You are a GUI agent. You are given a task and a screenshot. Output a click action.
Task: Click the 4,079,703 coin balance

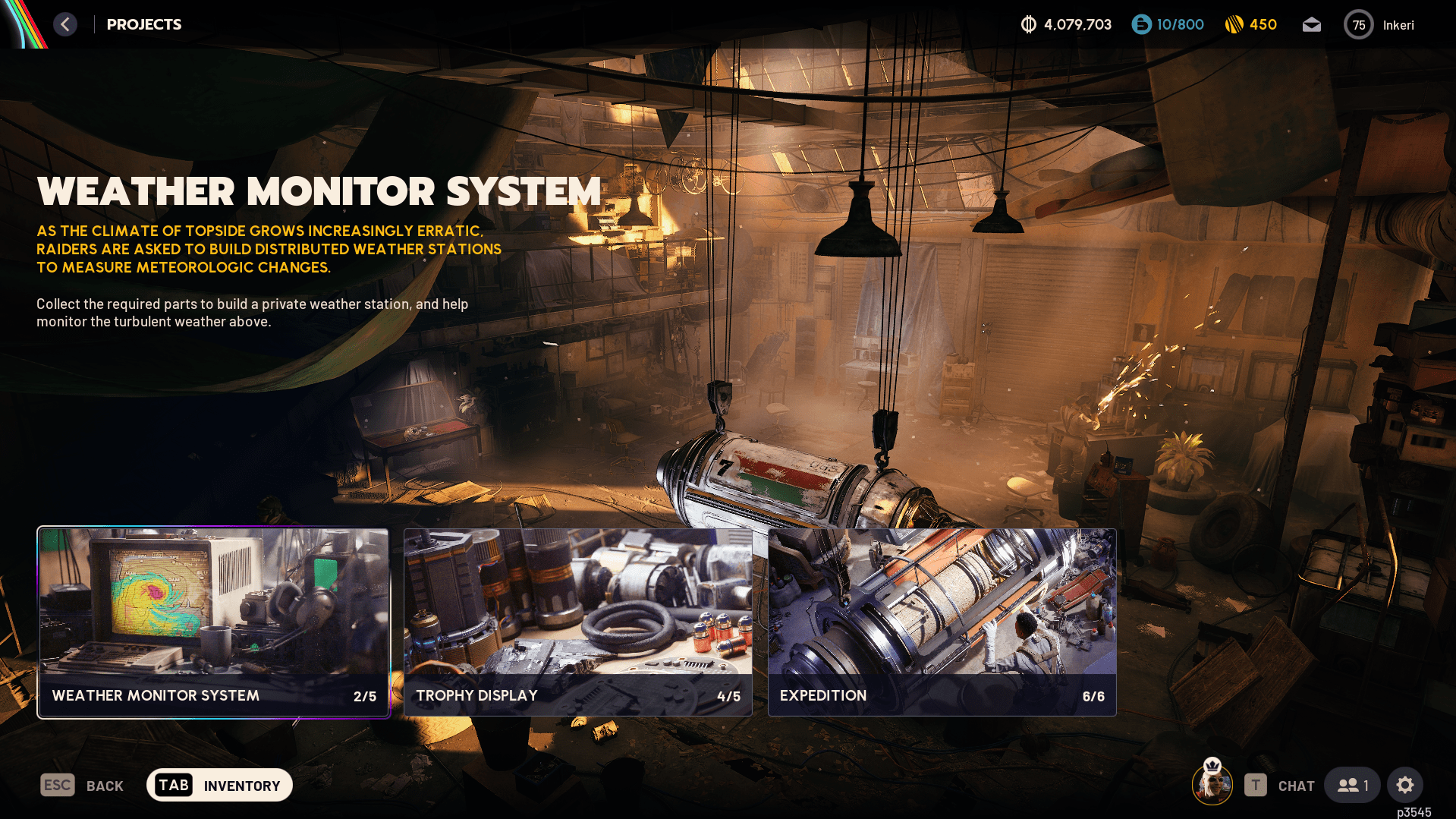coord(1066,25)
